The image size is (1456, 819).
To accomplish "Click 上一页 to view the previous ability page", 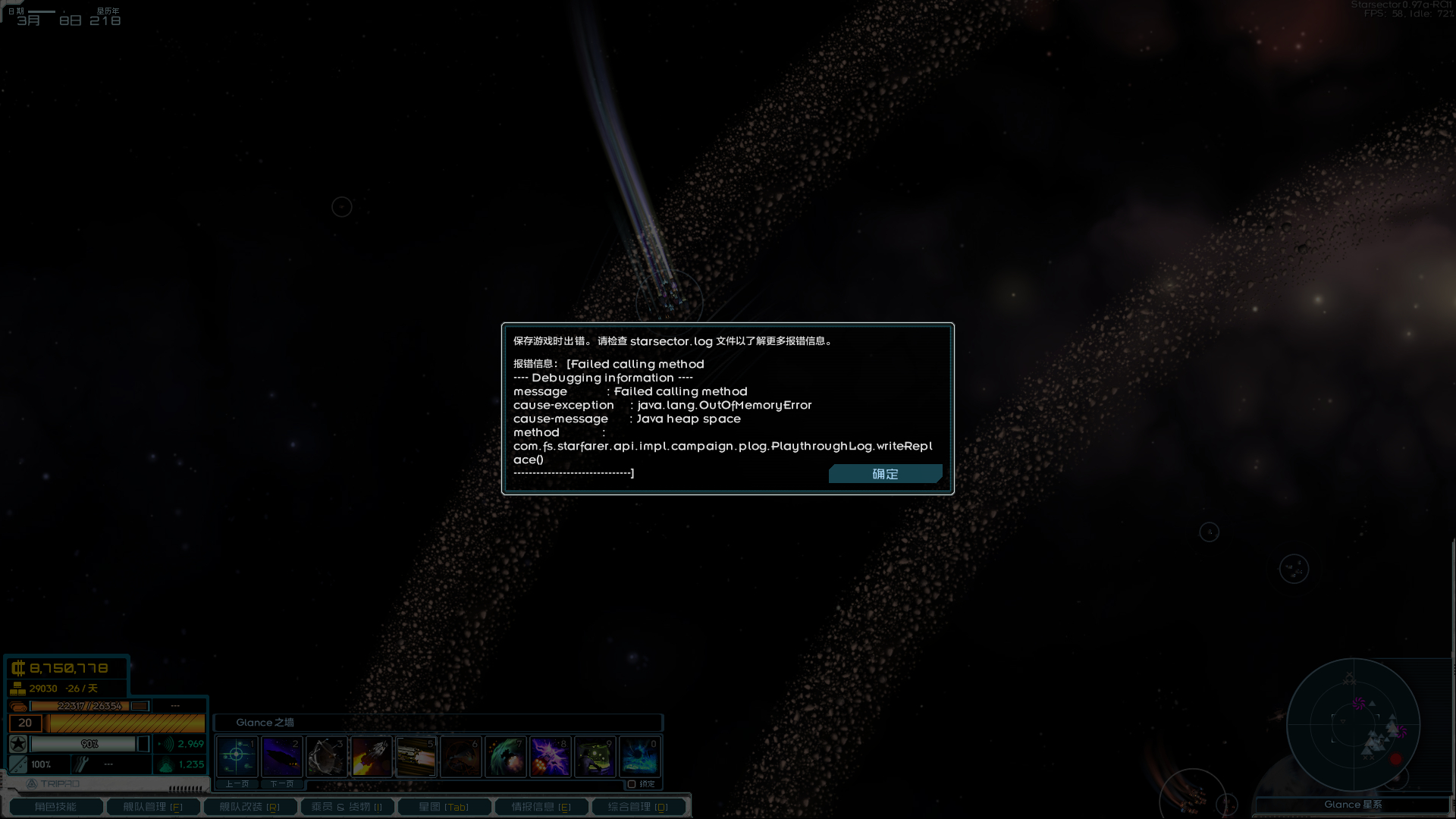I will [236, 783].
